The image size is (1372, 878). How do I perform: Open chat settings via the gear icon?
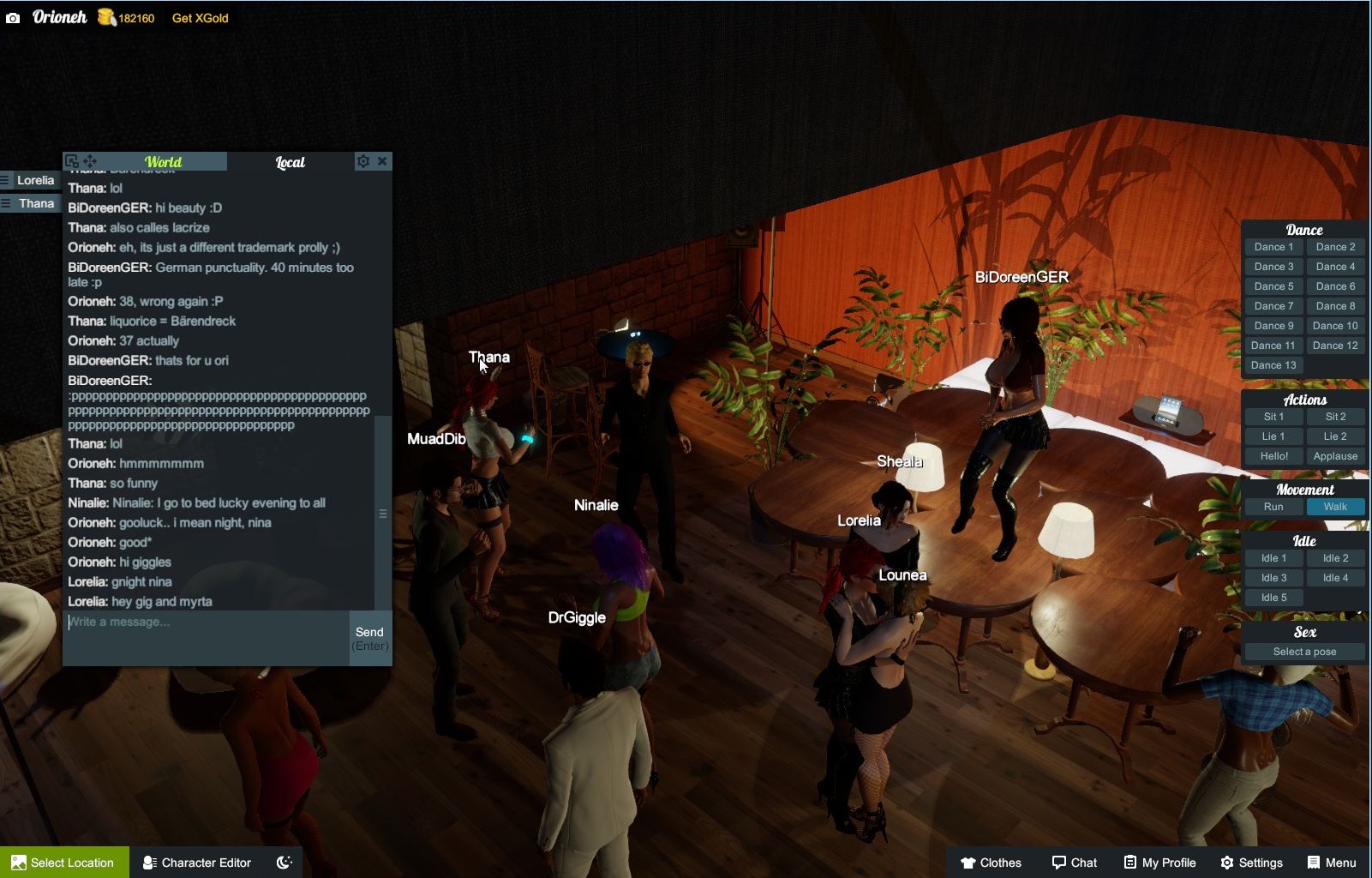point(363,160)
